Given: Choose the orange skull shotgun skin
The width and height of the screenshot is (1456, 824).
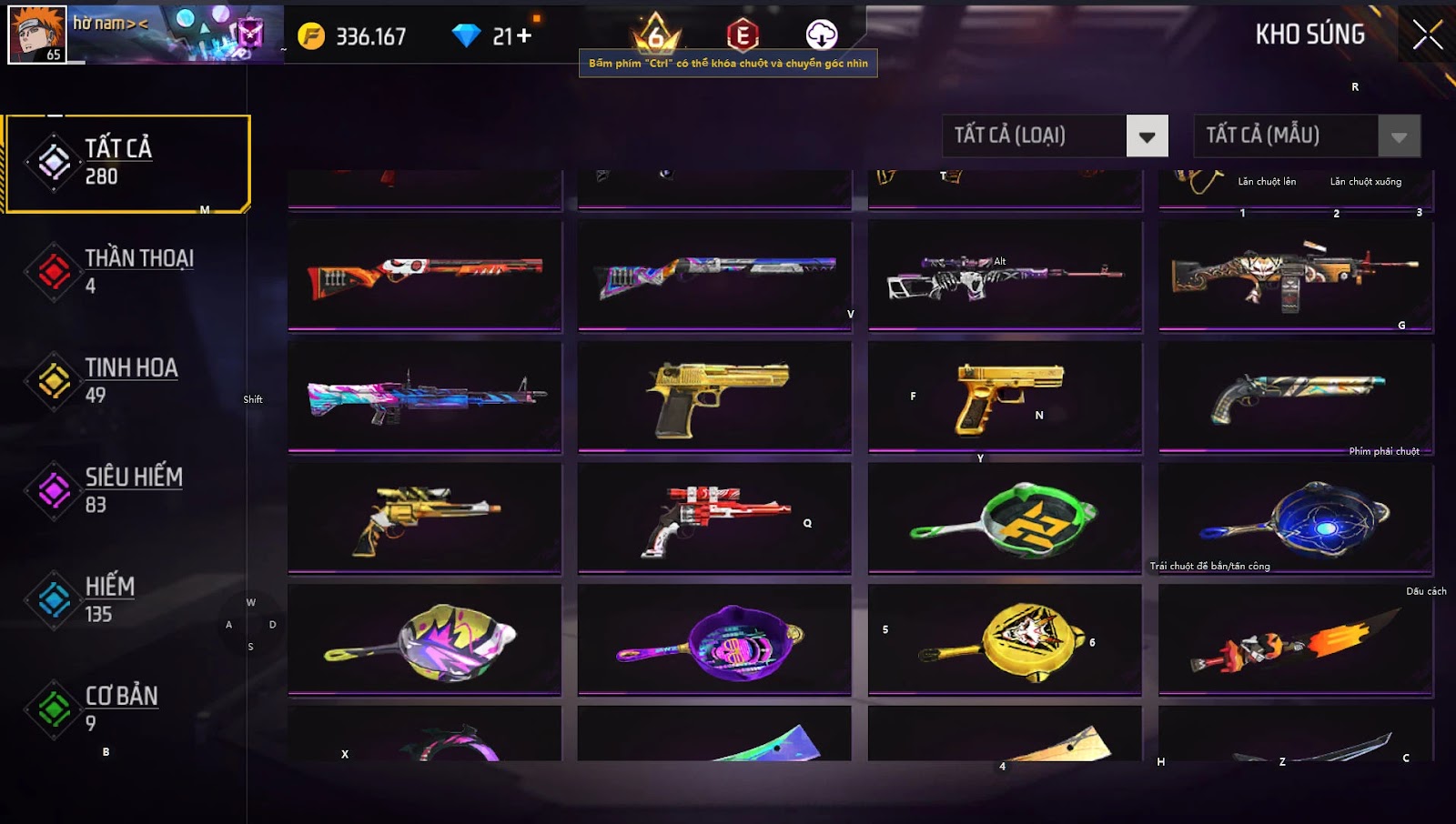Looking at the screenshot, I should 425,275.
